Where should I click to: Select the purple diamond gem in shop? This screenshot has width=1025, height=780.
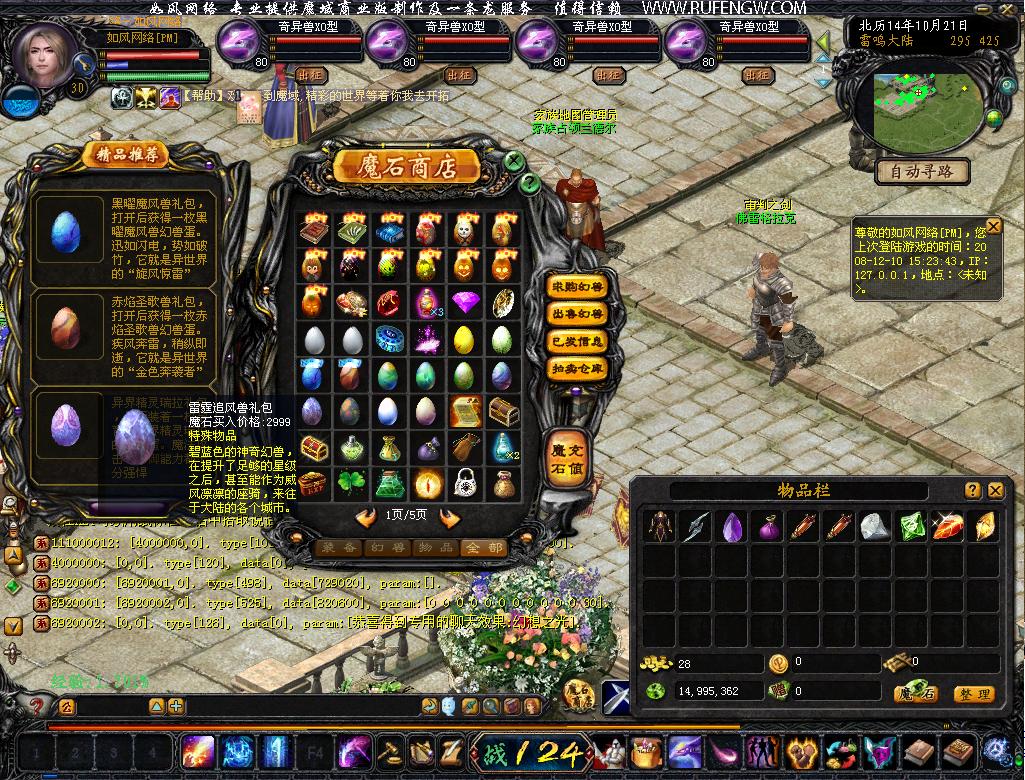465,301
